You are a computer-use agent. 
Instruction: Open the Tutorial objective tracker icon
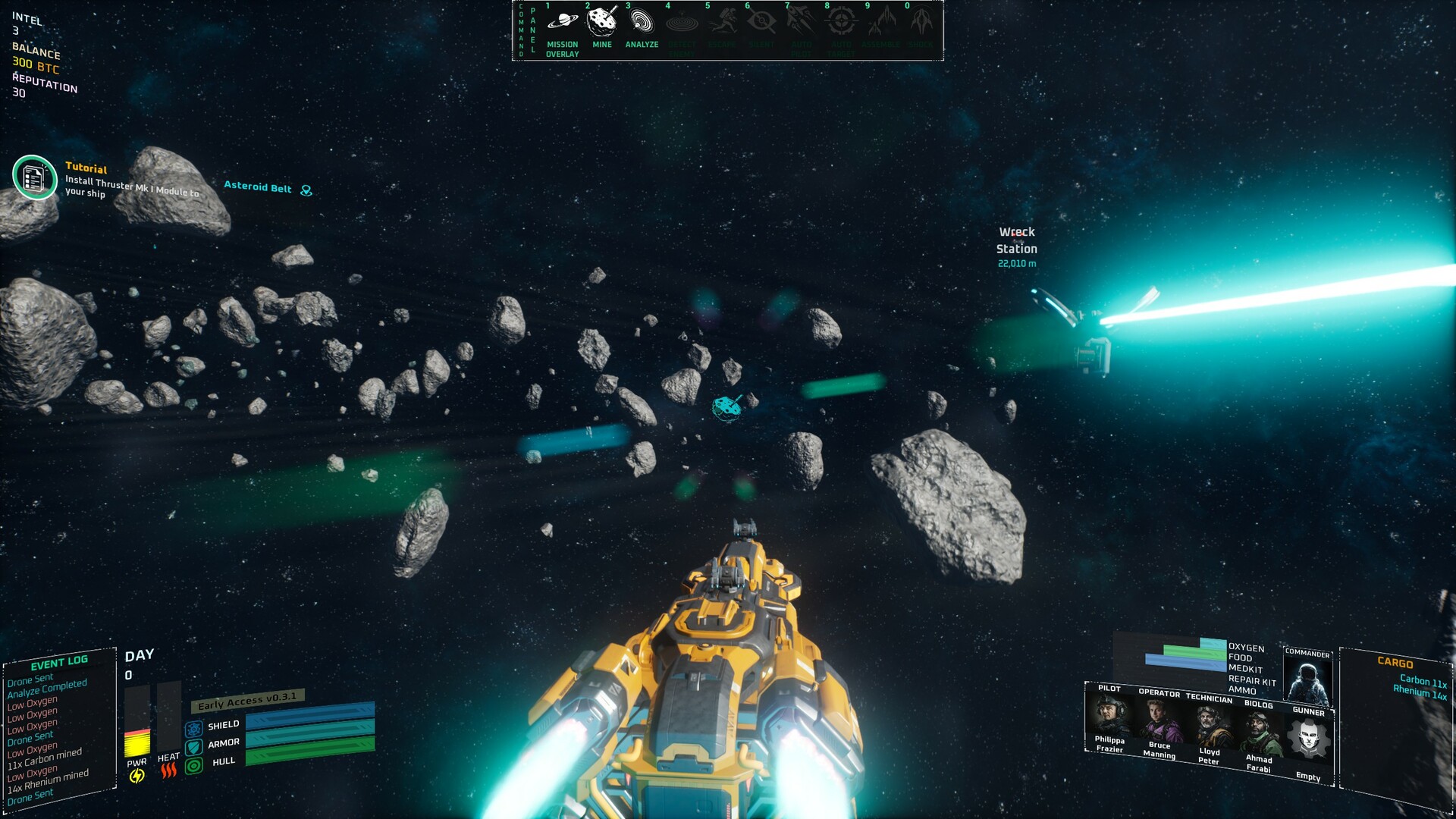[x=35, y=177]
